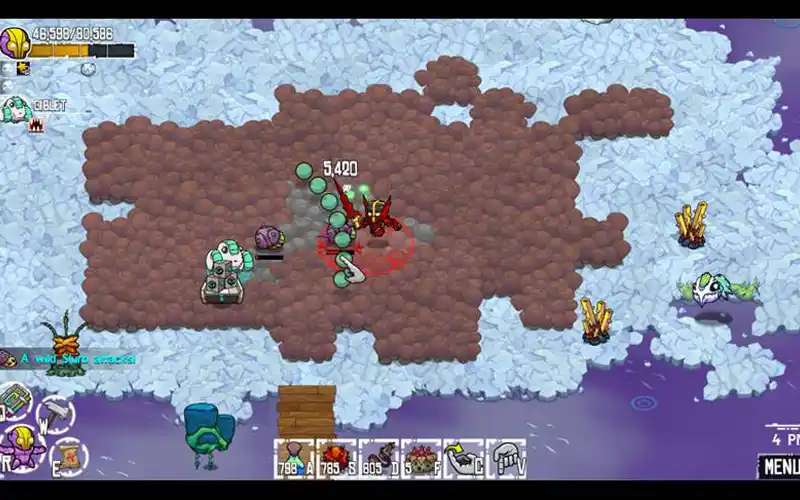Viewport: 800px width, 500px height.
Task: Open the hammer build mode button
Action: pos(53,411)
